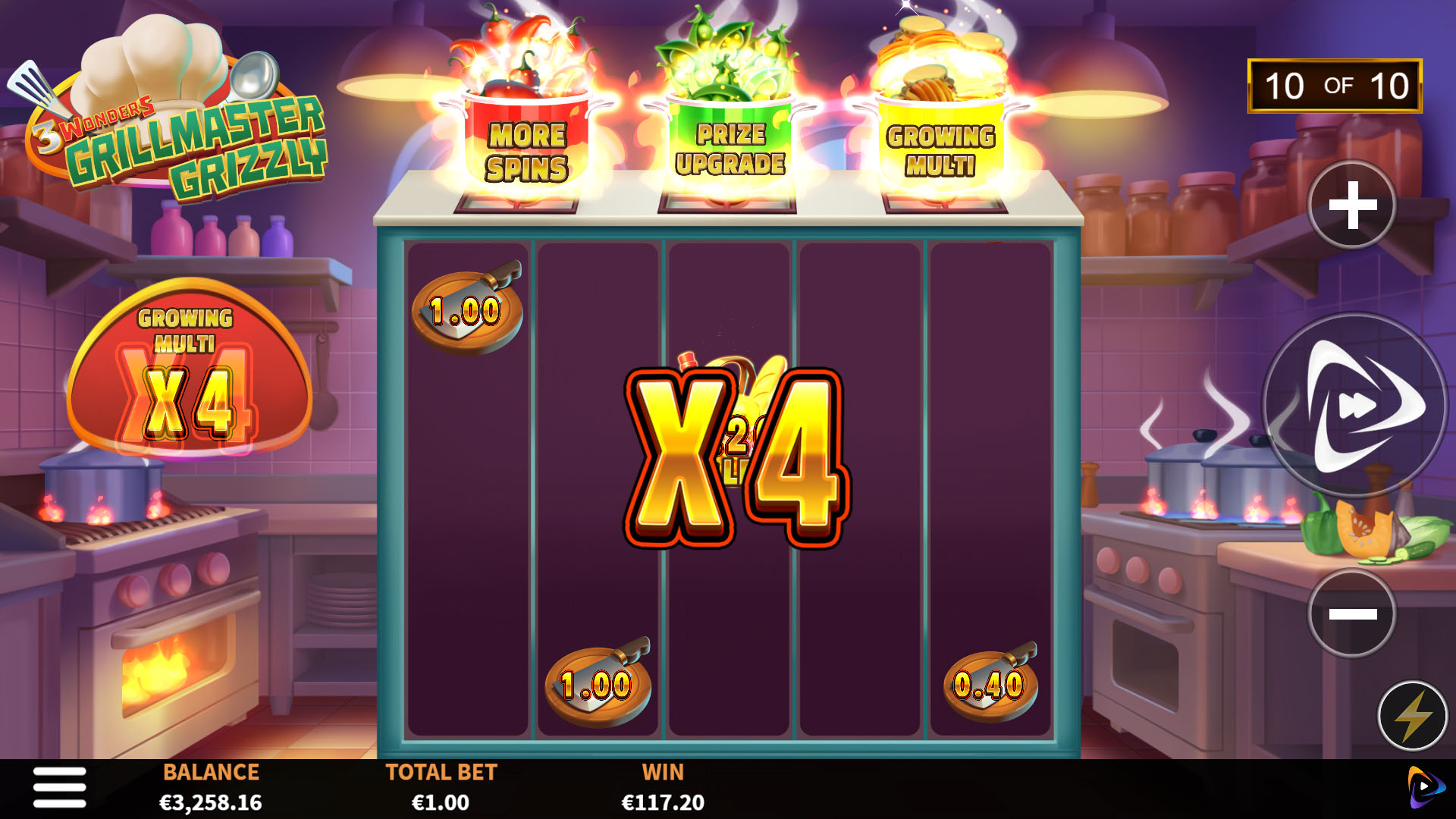Click the 1.00 cleaver symbol on reel one
The height and width of the screenshot is (819, 1456).
click(465, 309)
